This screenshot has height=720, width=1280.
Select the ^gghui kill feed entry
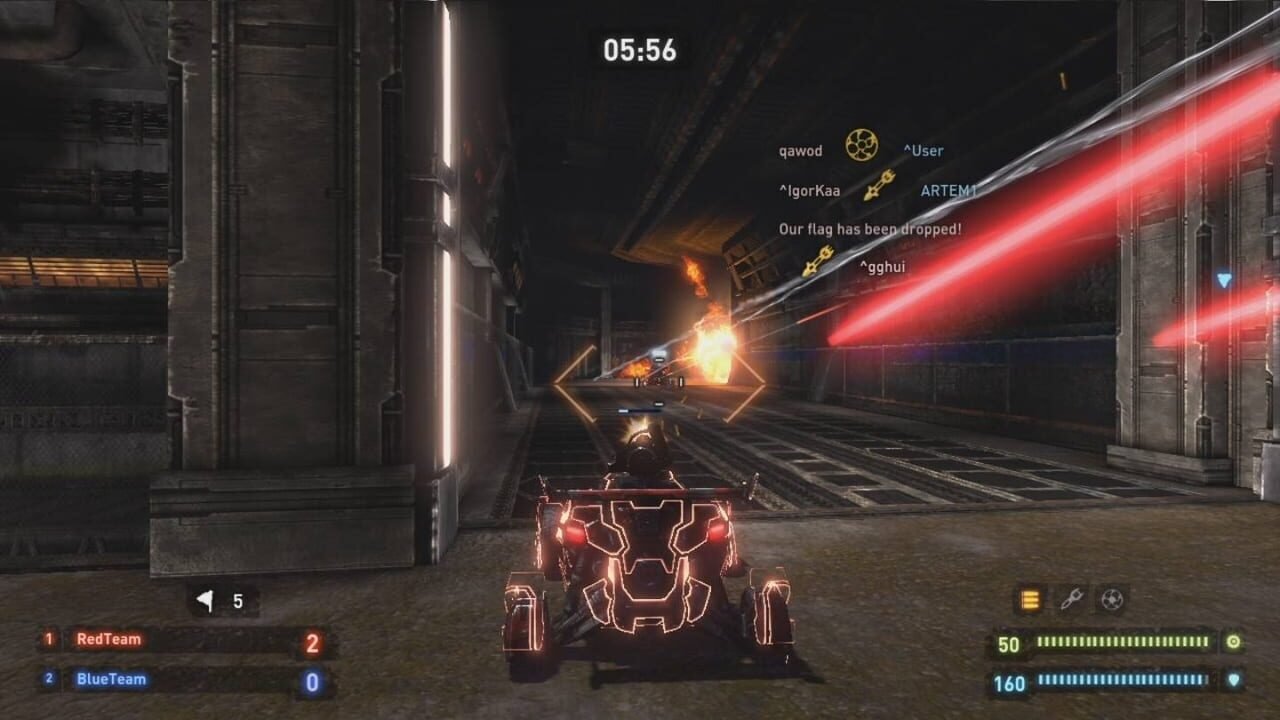882,266
